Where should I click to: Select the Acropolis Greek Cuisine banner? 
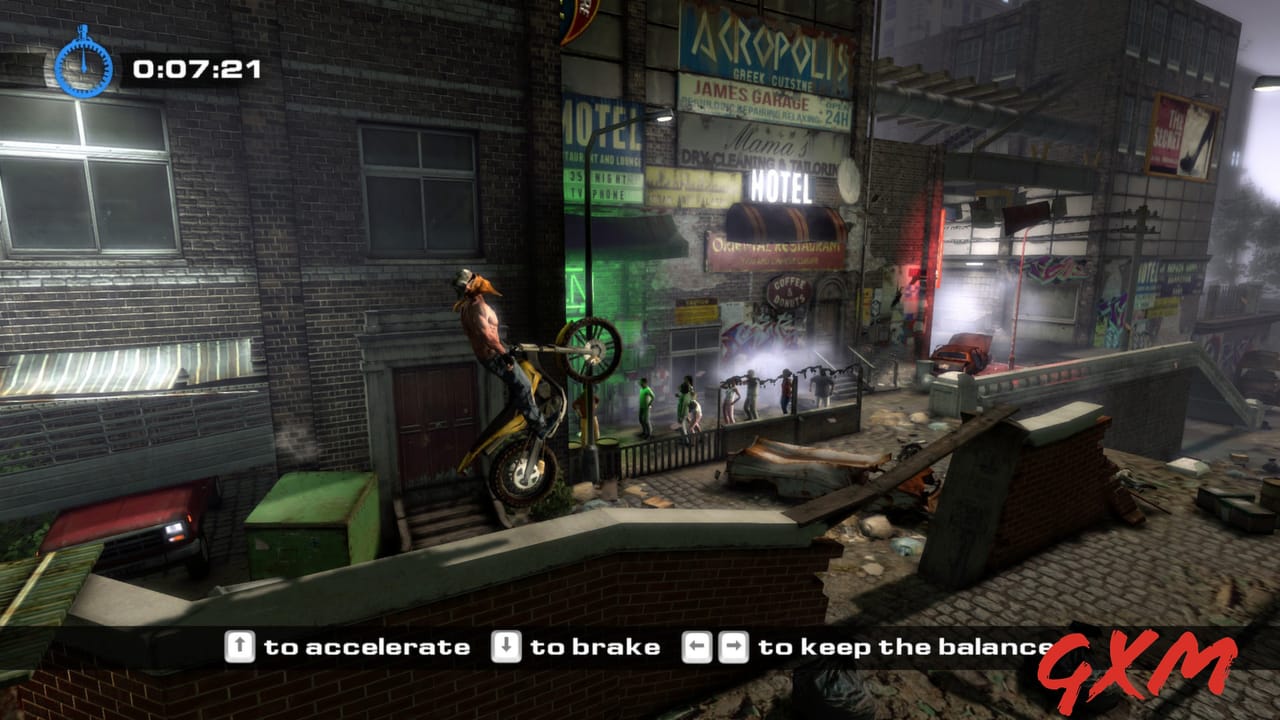pyautogui.click(x=764, y=40)
